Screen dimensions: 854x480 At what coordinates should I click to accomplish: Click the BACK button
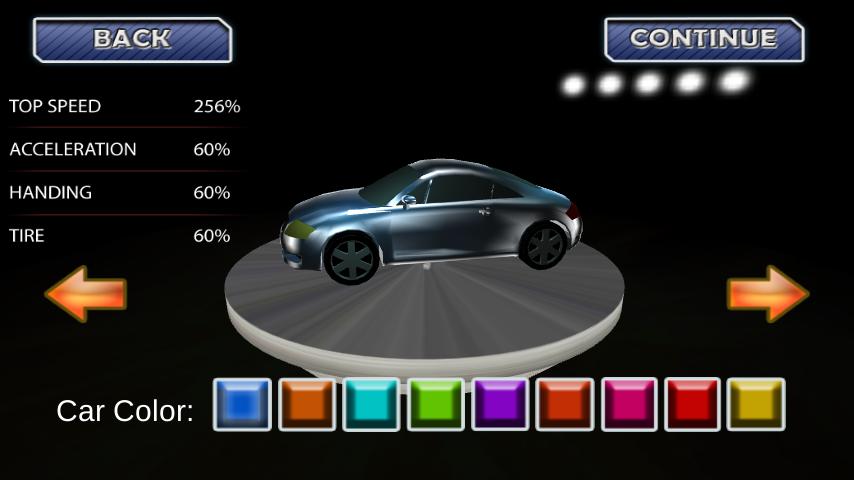[132, 40]
